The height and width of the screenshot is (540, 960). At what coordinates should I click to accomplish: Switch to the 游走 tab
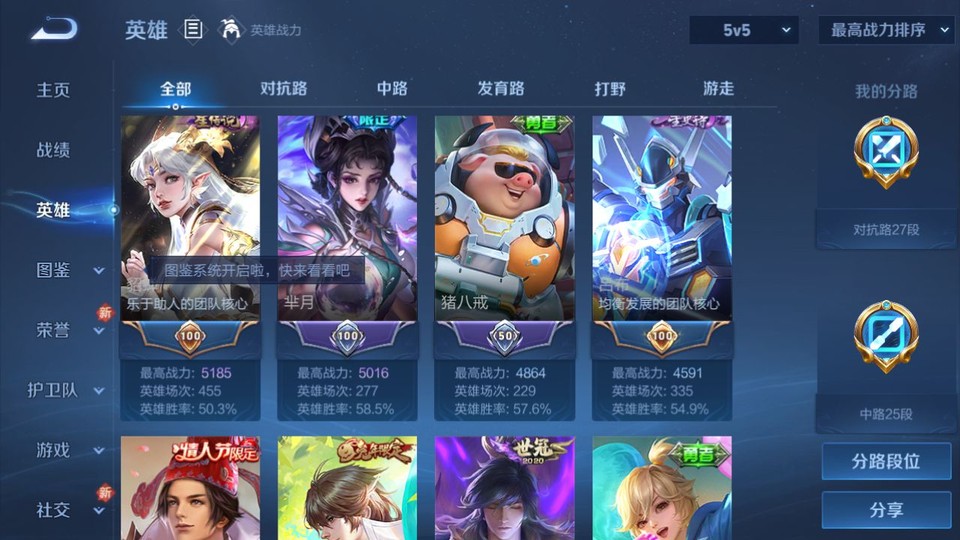pyautogui.click(x=718, y=88)
